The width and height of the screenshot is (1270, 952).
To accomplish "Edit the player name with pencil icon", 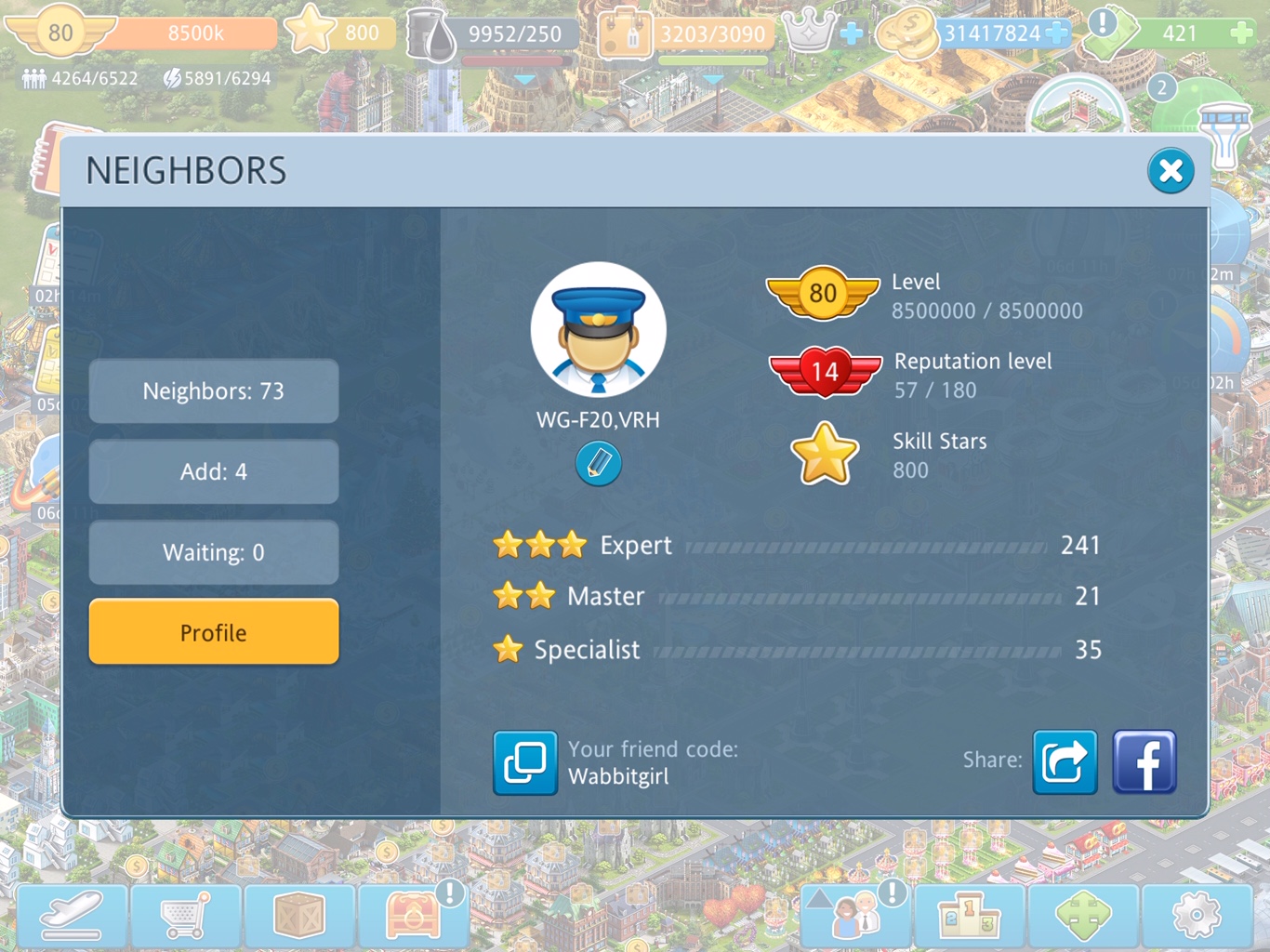I will (x=598, y=464).
